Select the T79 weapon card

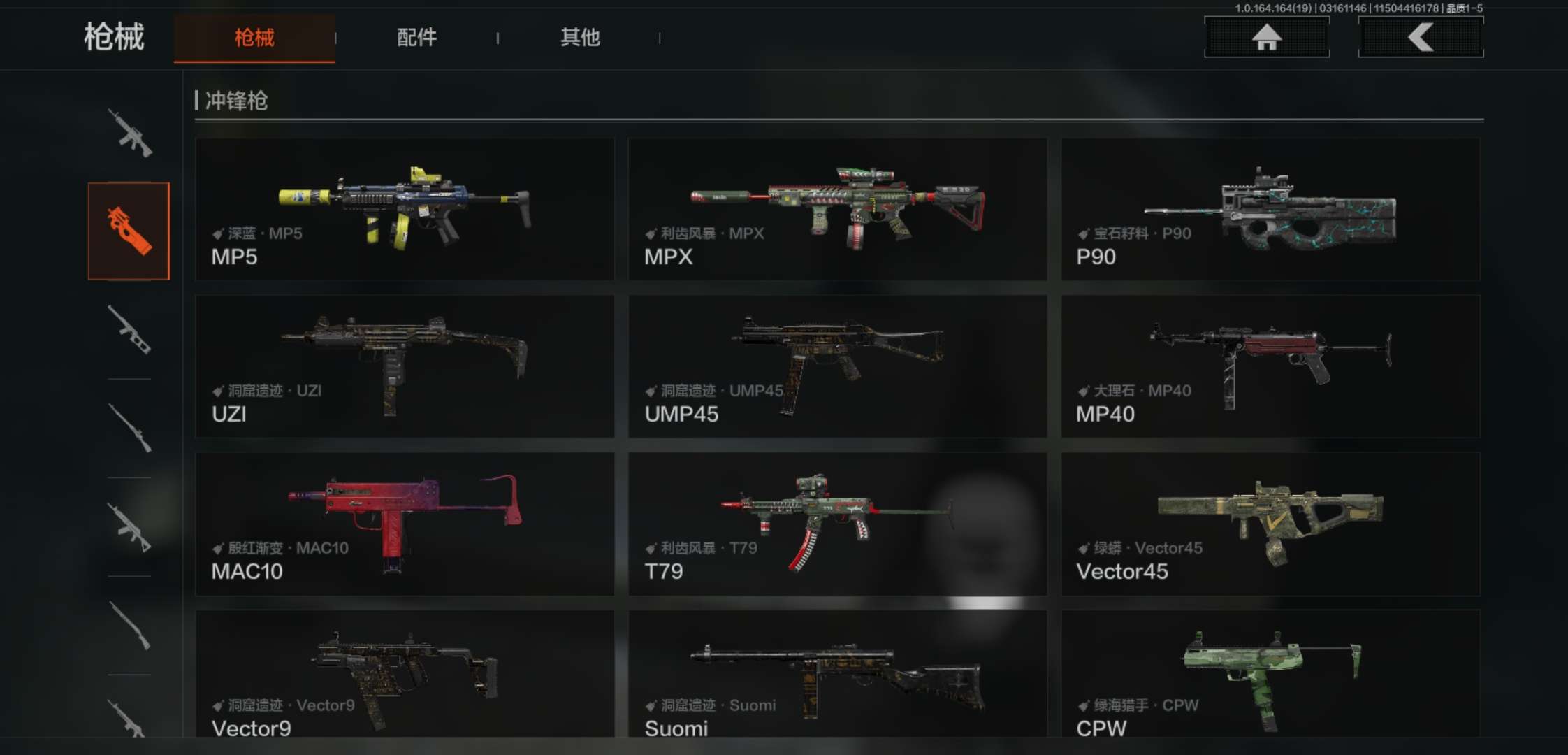pyautogui.click(x=837, y=524)
